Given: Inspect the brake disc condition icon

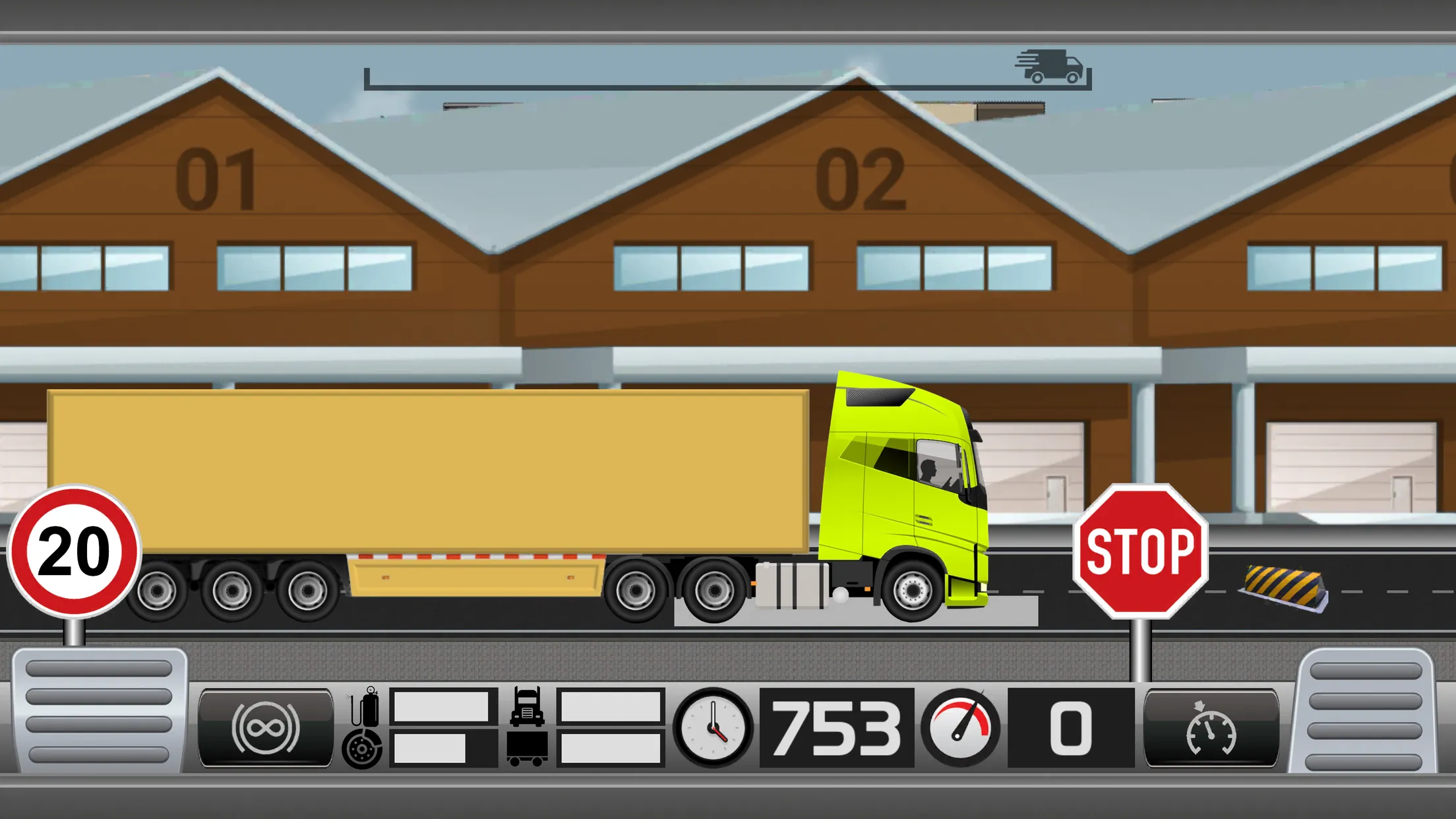Looking at the screenshot, I should tap(361, 750).
